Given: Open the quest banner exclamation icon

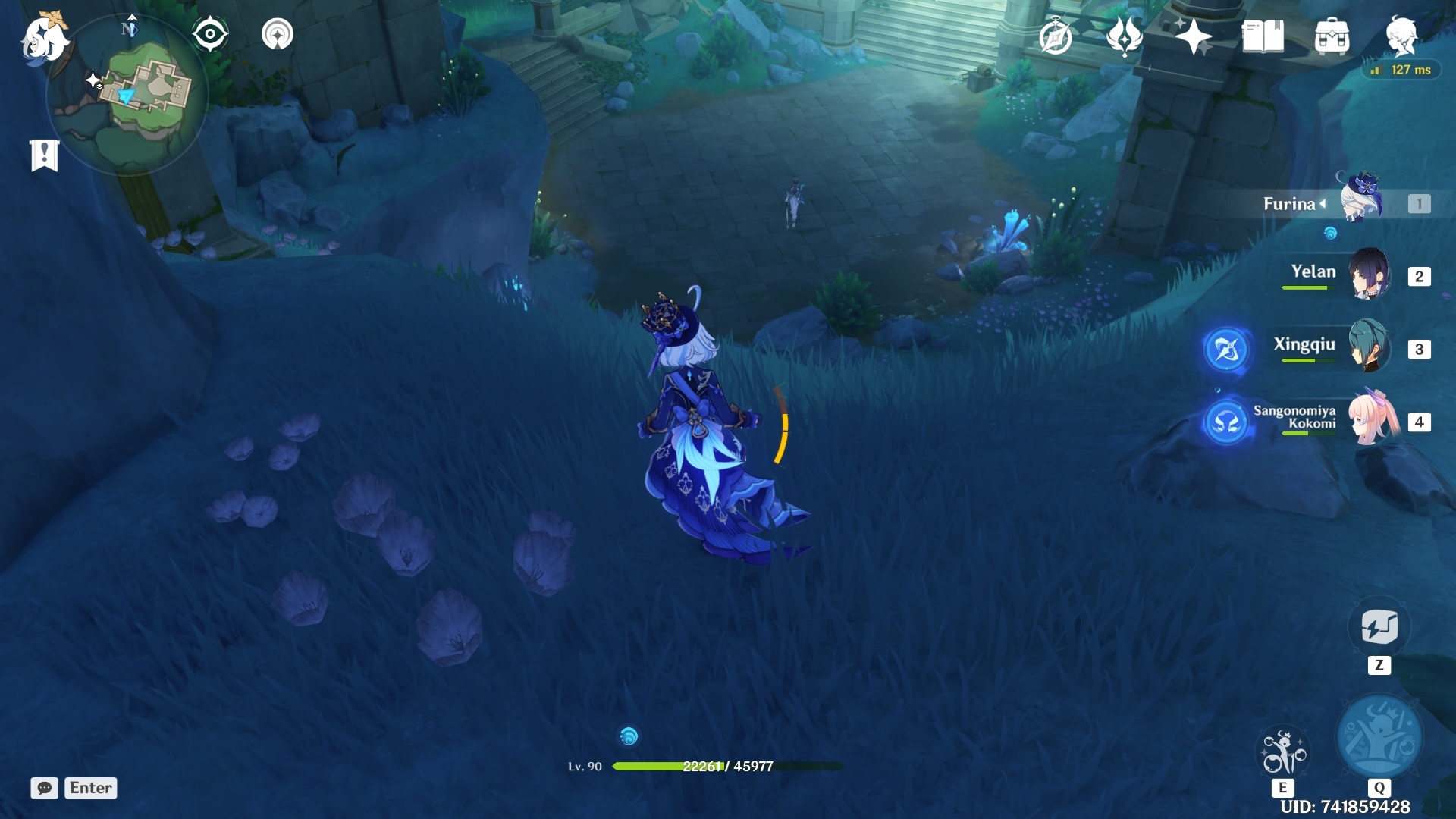Looking at the screenshot, I should pyautogui.click(x=45, y=154).
